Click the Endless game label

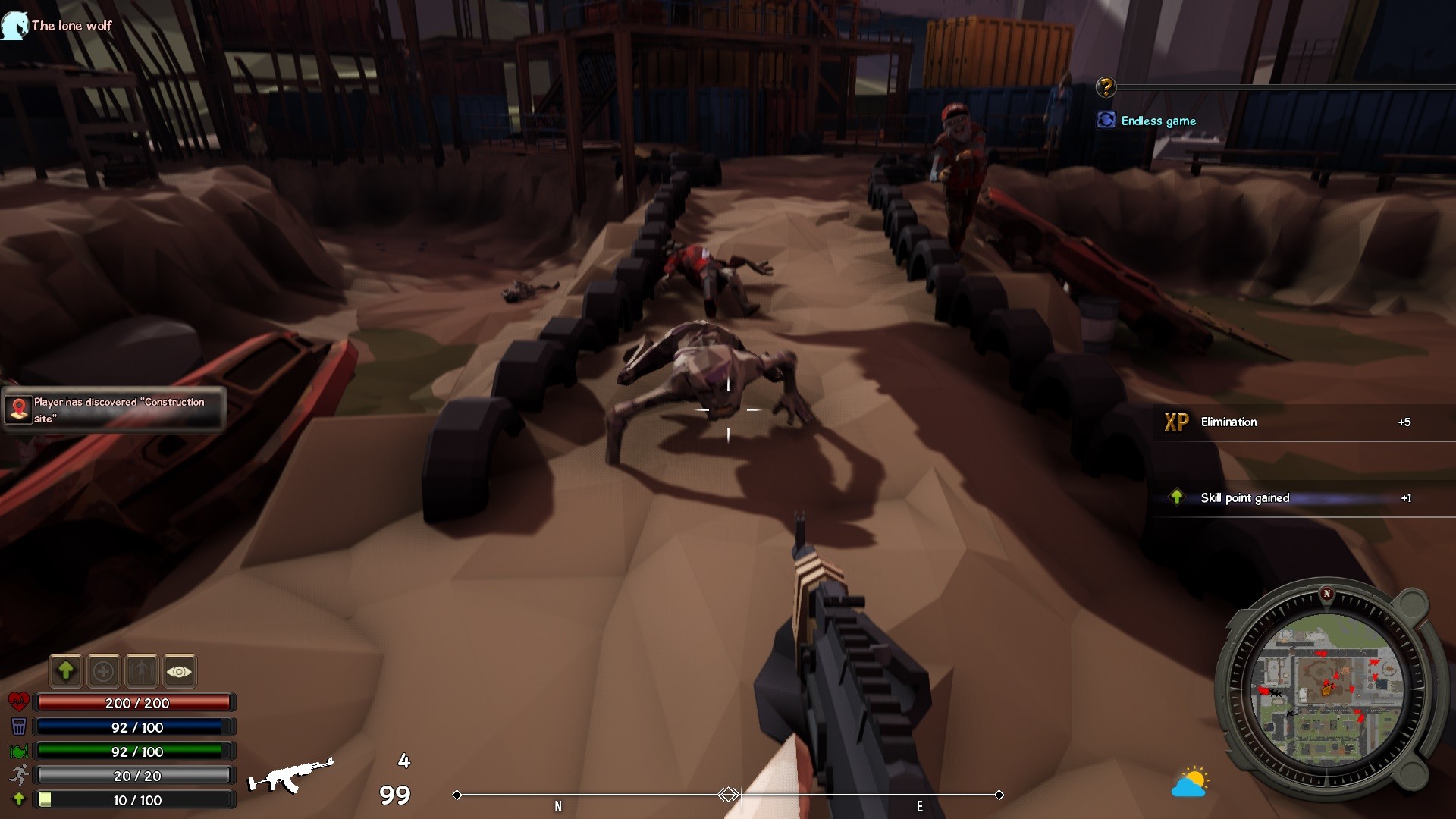1158,121
